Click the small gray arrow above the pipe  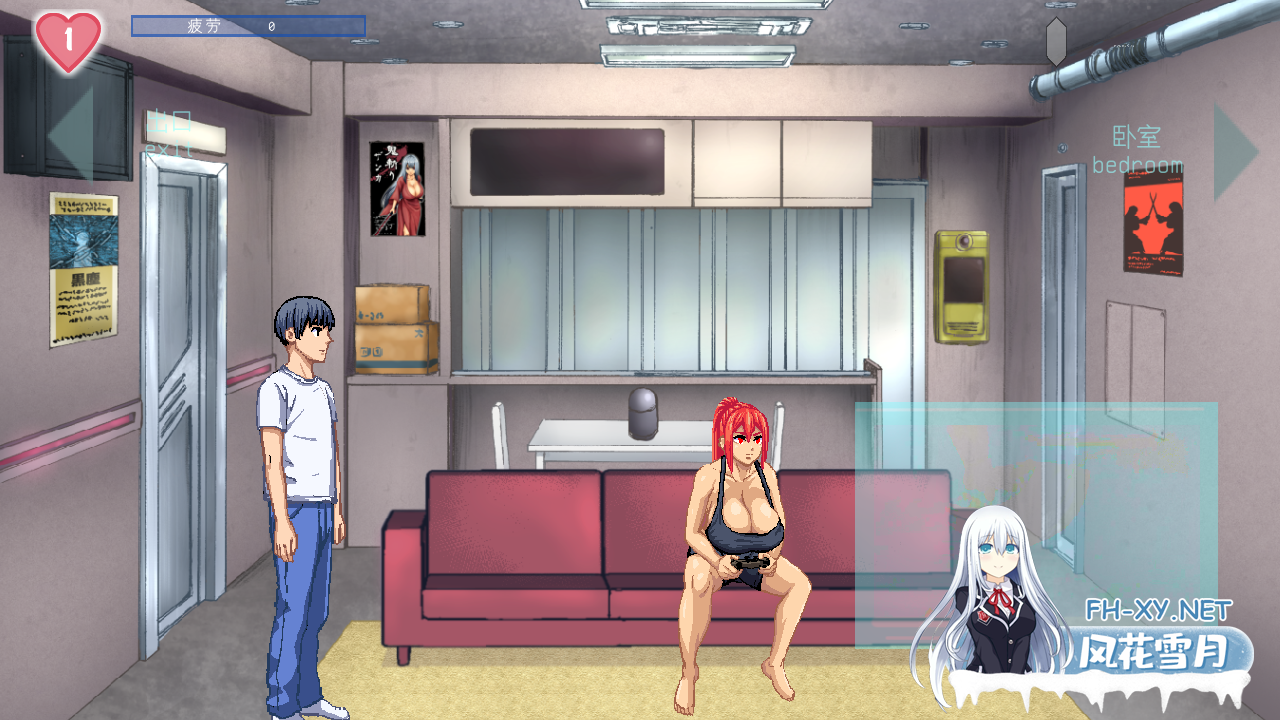(x=1058, y=40)
